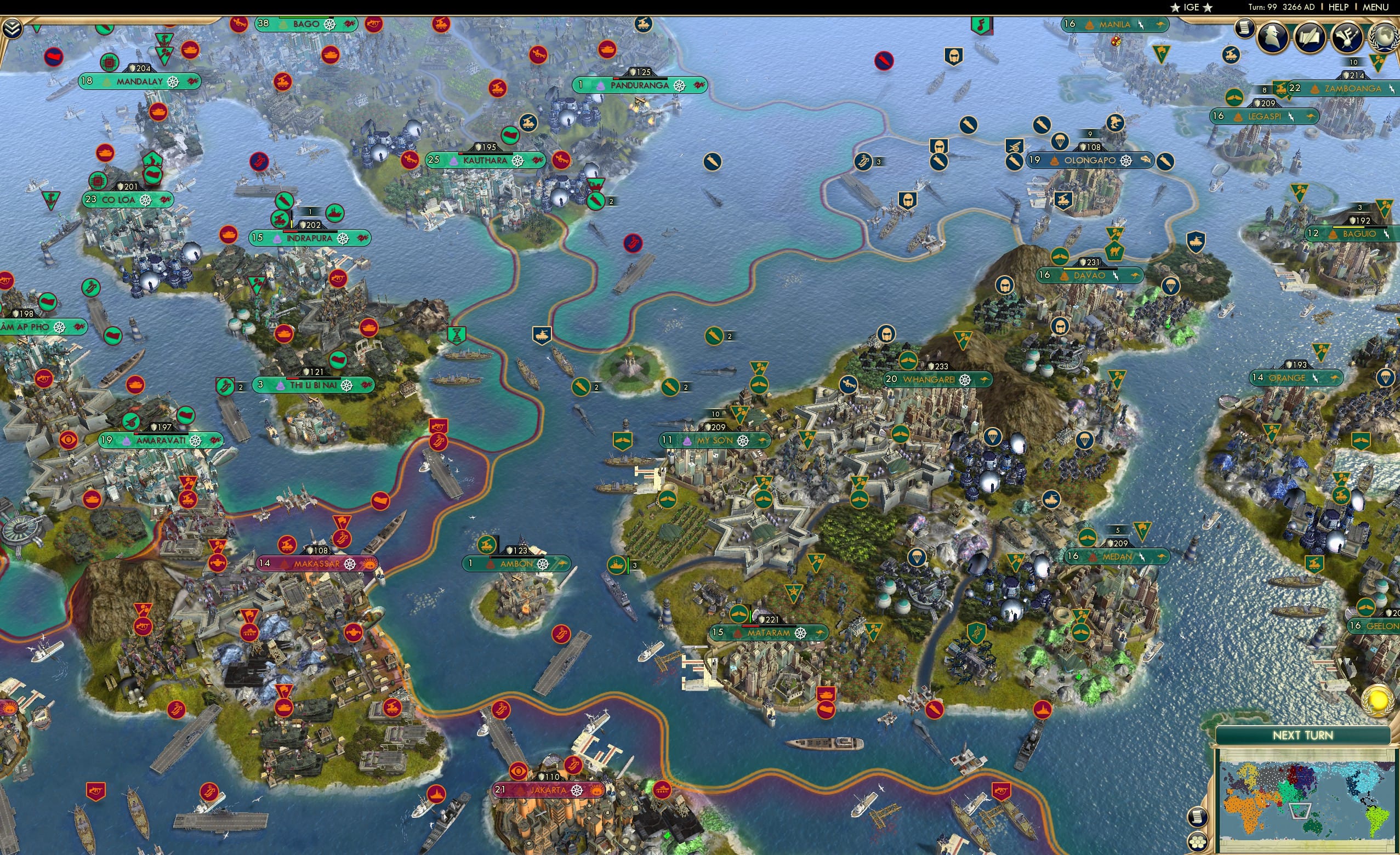The height and width of the screenshot is (855, 1400).
Task: Select the paratrooper unit flag near Olongapo
Action: coord(1060,142)
